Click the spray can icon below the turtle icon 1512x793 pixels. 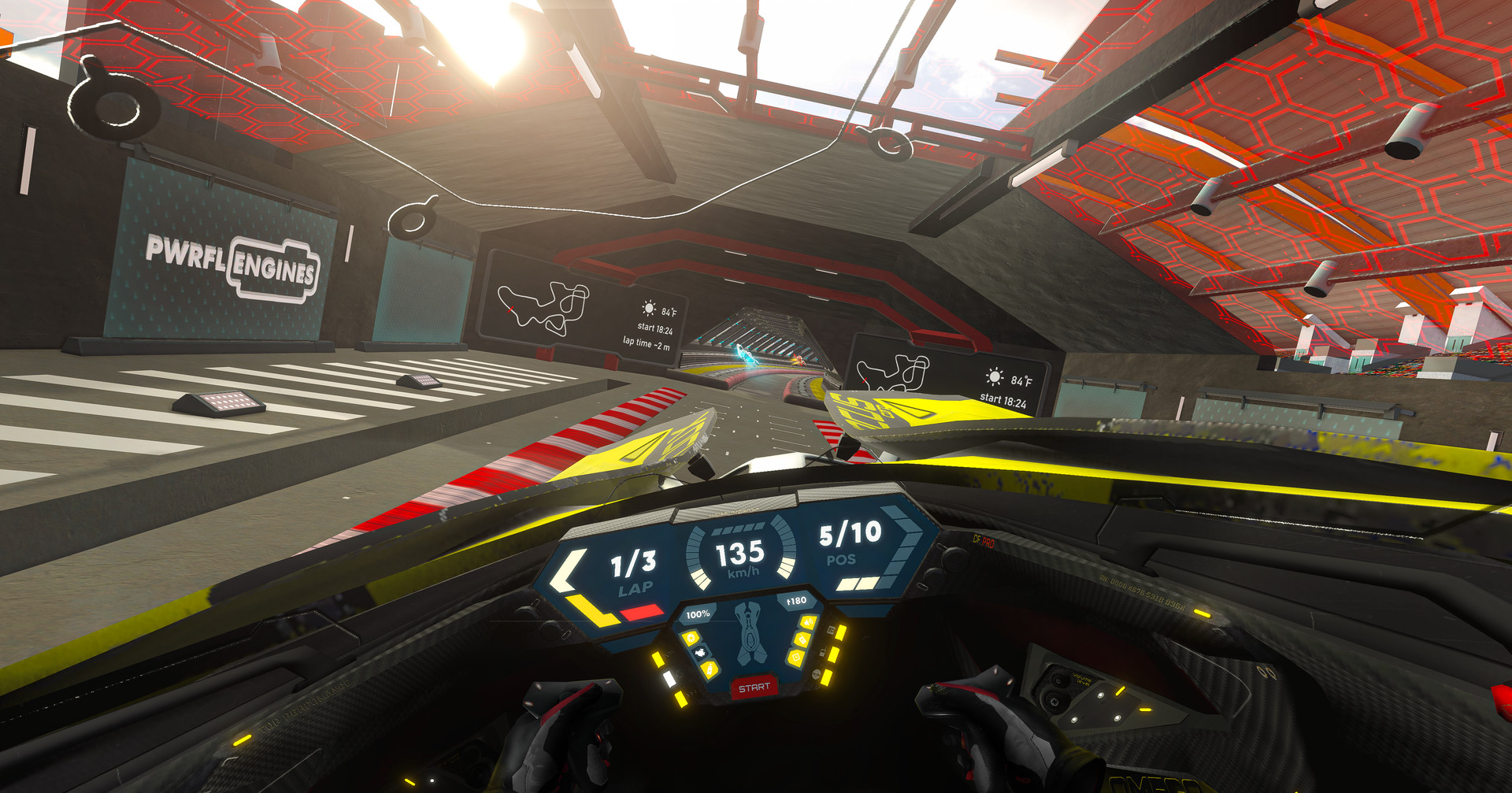pos(710,669)
